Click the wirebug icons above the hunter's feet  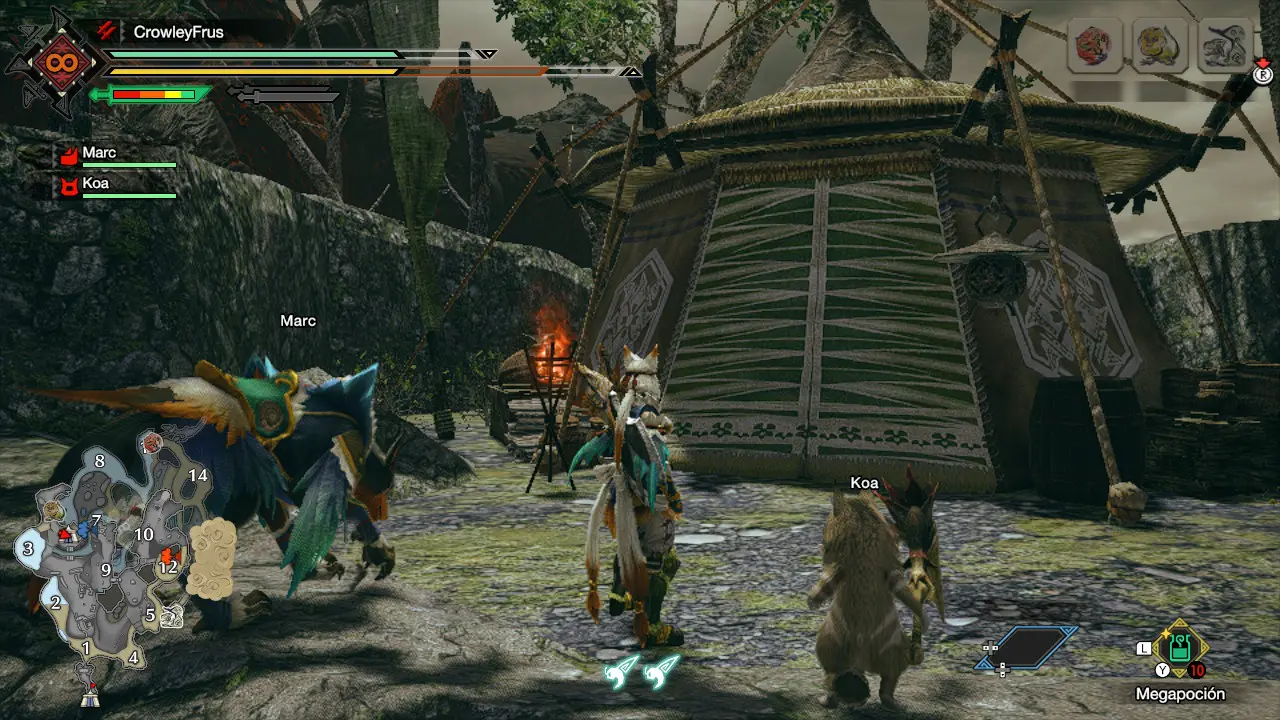click(641, 671)
